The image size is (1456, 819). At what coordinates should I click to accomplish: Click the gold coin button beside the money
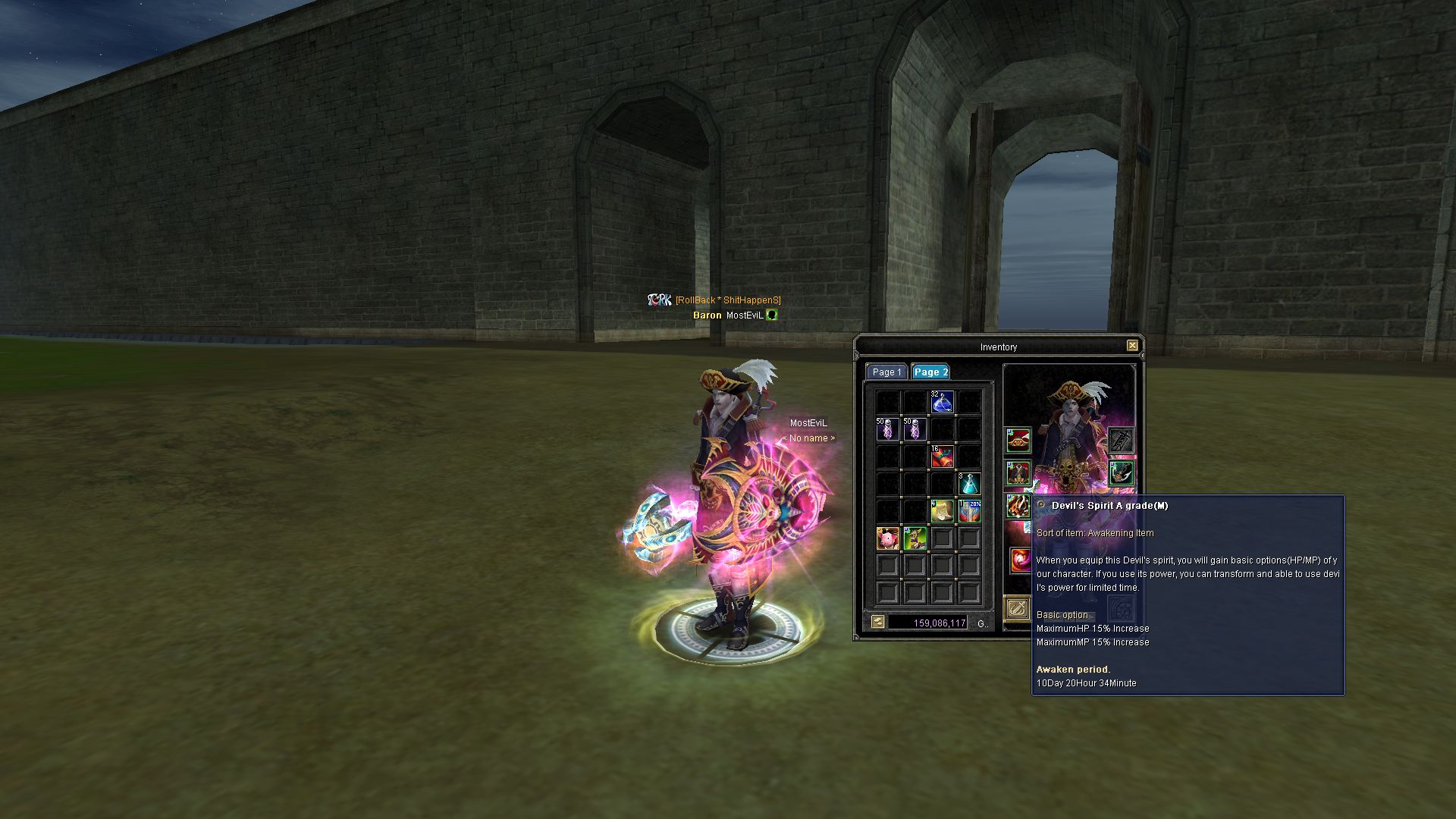tap(877, 623)
